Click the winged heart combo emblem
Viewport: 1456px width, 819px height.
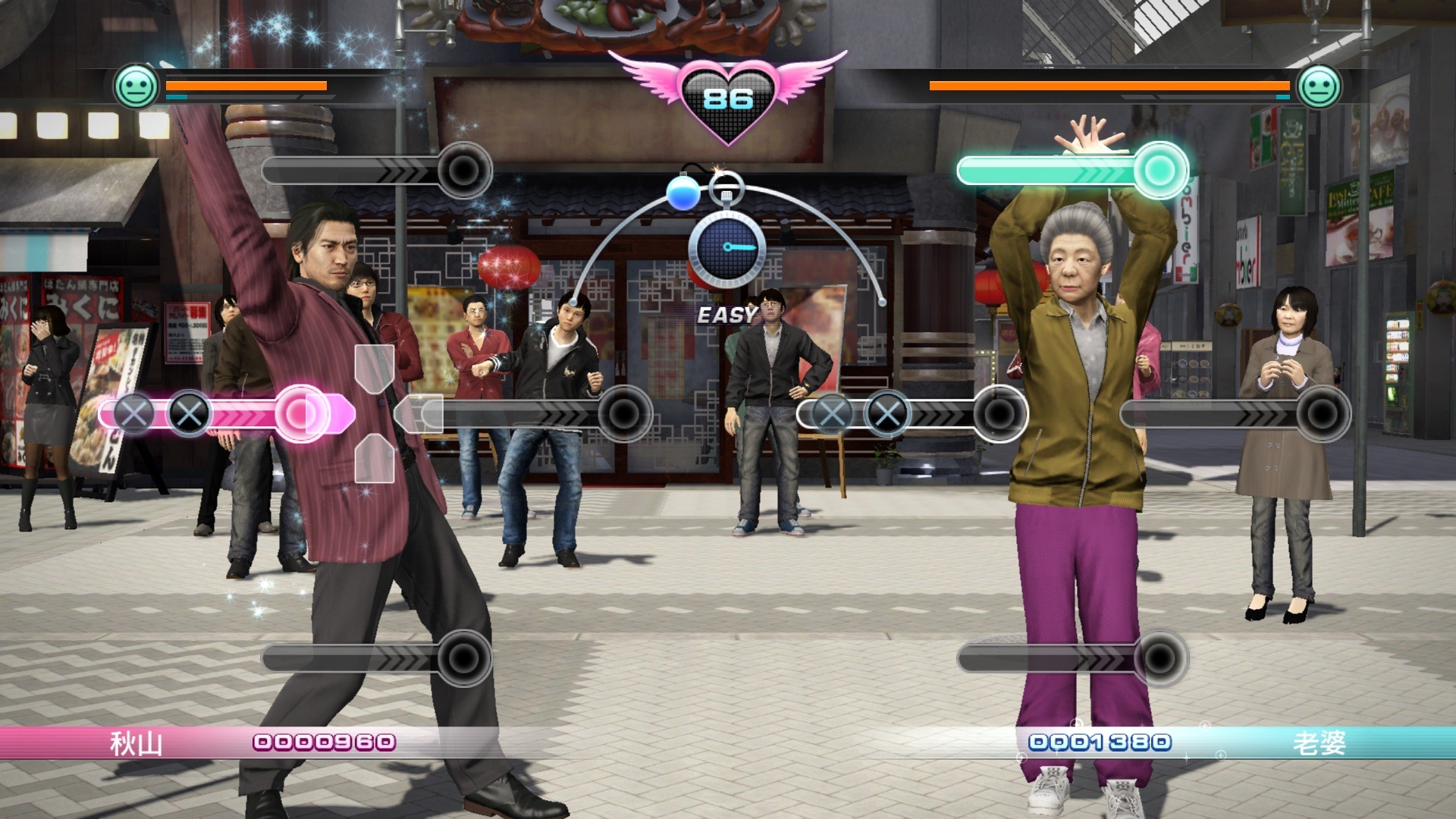[728, 97]
